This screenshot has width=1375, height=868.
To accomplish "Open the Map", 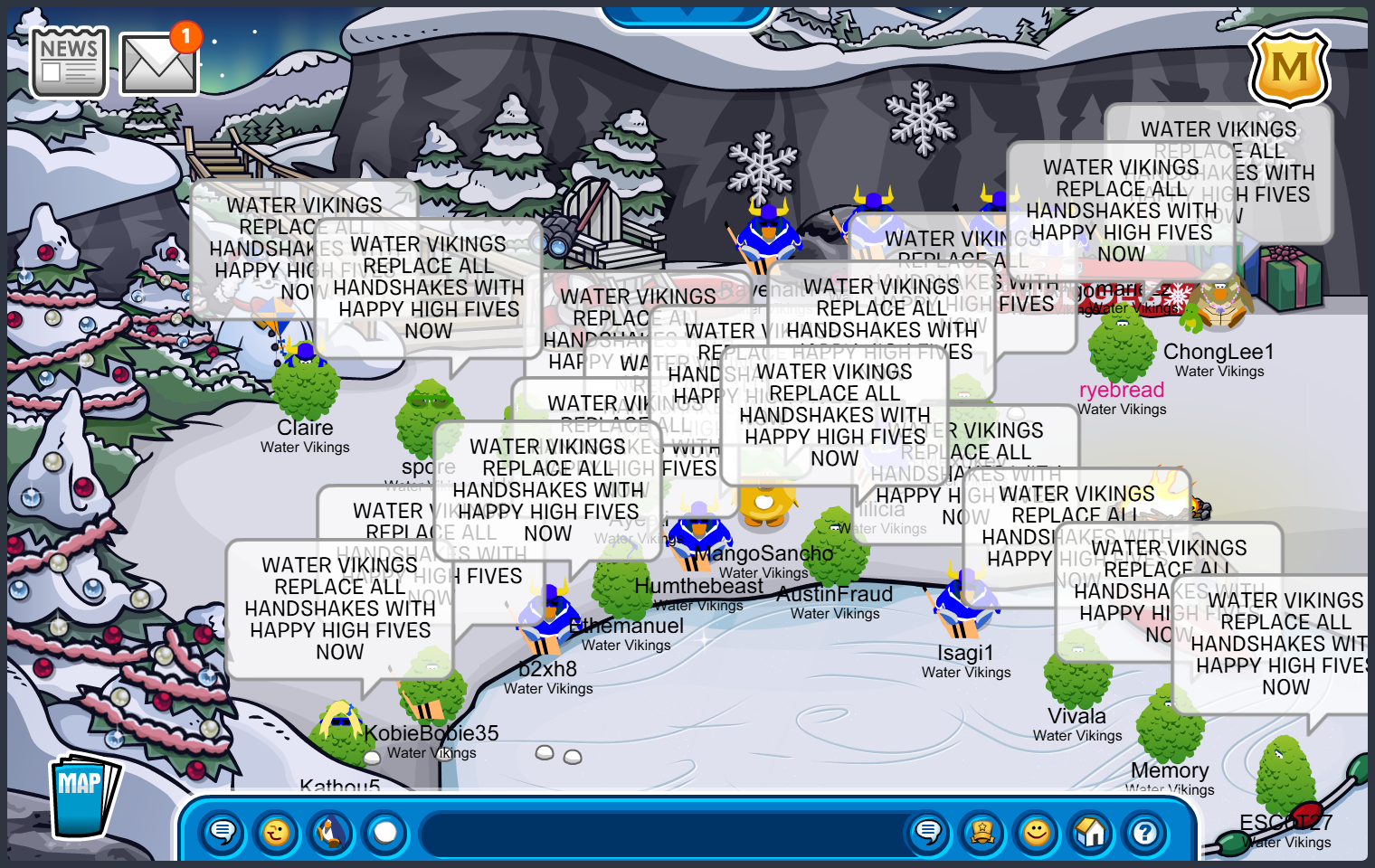I will click(81, 796).
